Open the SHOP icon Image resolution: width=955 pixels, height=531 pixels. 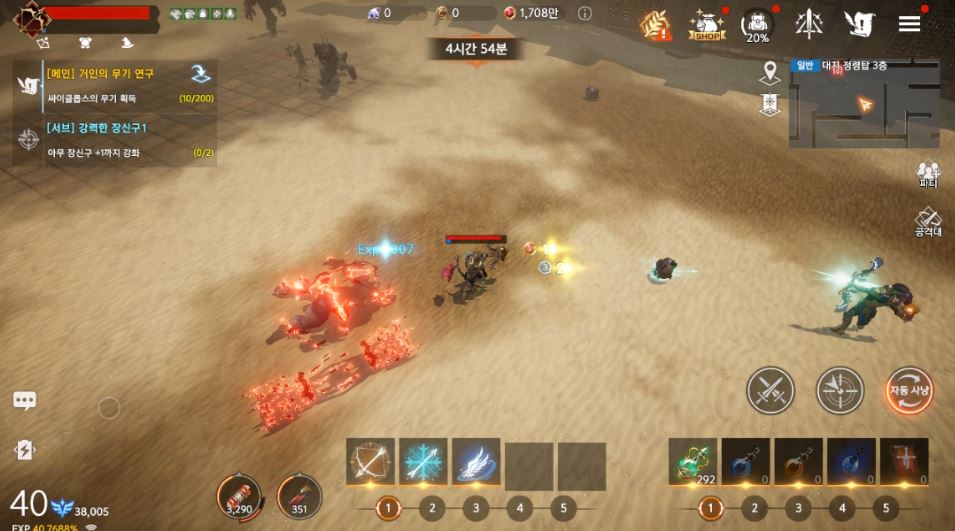(x=708, y=25)
